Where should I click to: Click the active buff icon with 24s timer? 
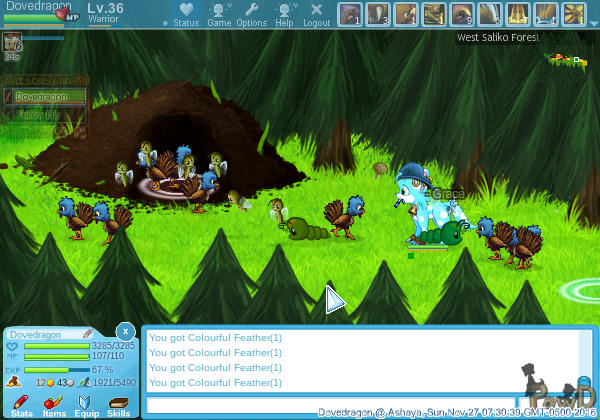[x=12, y=42]
